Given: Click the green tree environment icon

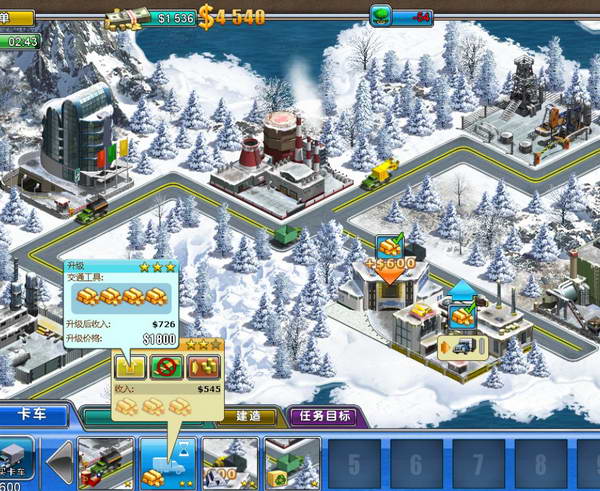Looking at the screenshot, I should (380, 16).
